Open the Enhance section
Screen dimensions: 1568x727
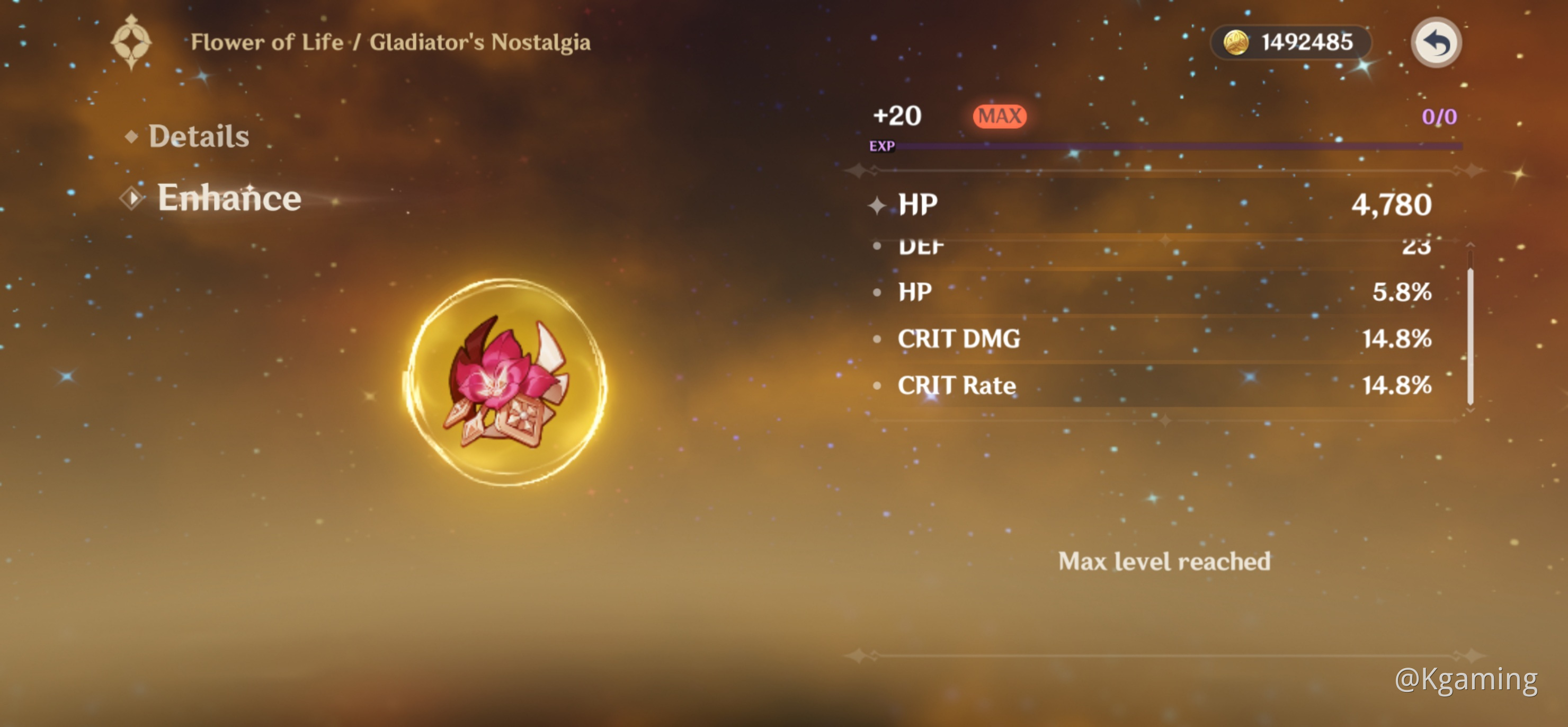pyautogui.click(x=229, y=197)
